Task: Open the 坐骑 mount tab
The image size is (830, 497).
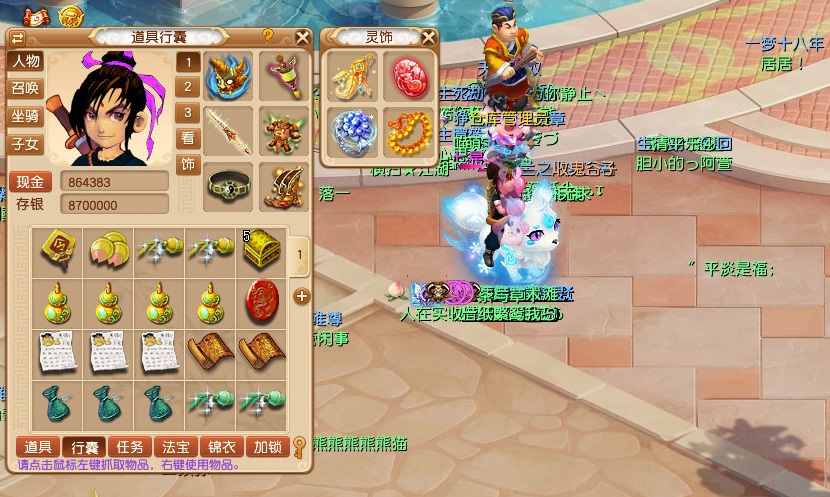Action: tap(25, 116)
